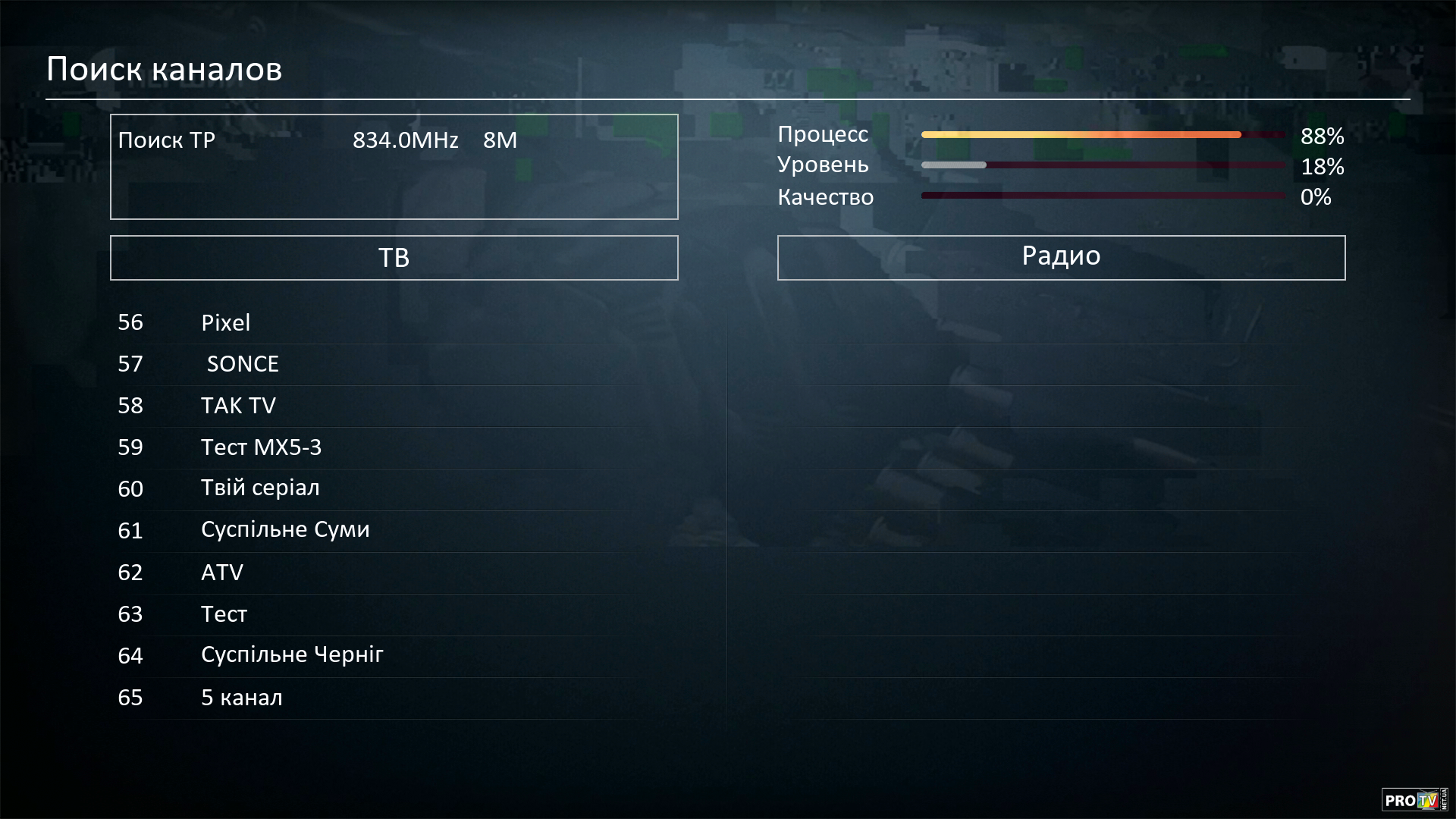This screenshot has width=1456, height=819.
Task: Select the SONCE channel row
Action: click(x=243, y=364)
